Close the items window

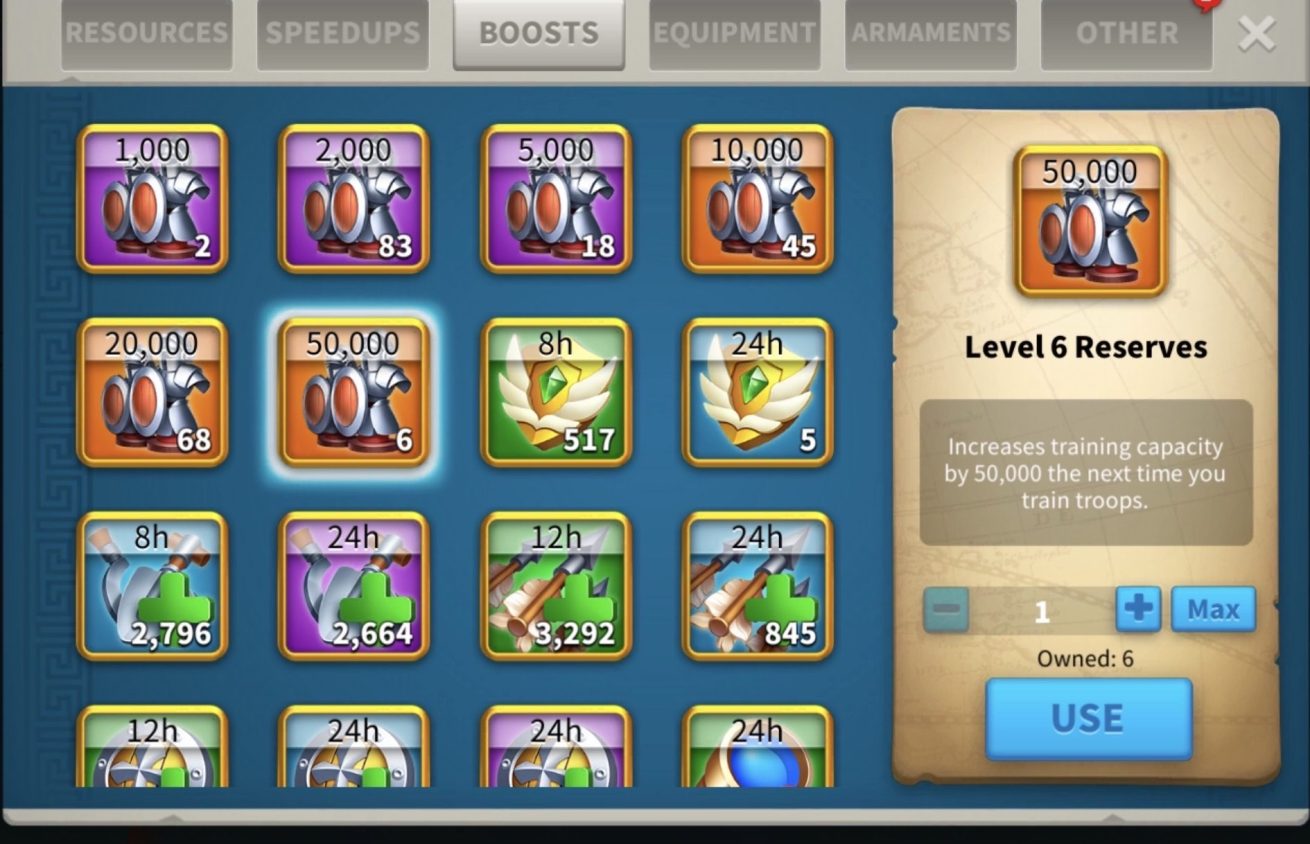point(1256,34)
